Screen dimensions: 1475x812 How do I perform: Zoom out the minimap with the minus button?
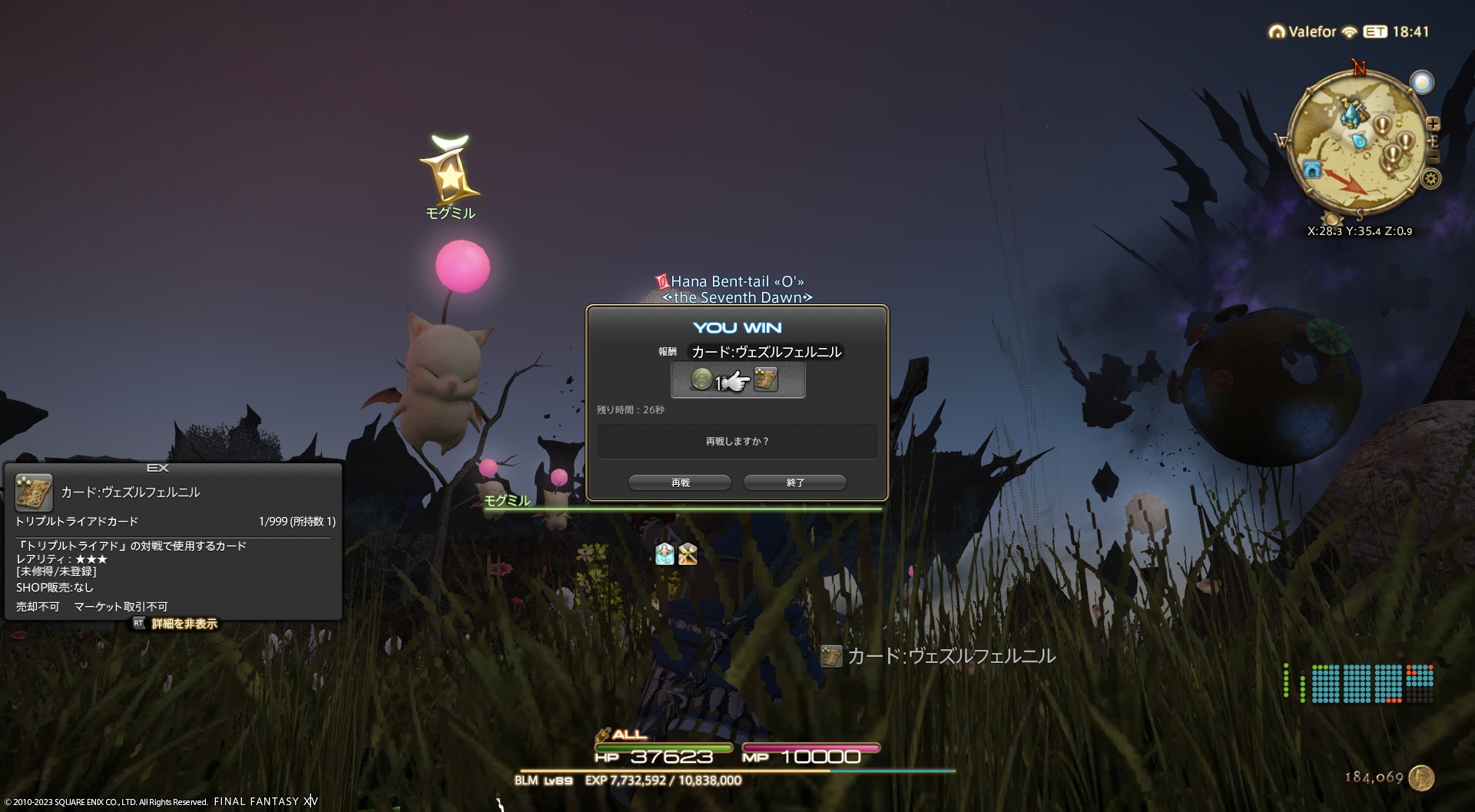pos(1433,157)
